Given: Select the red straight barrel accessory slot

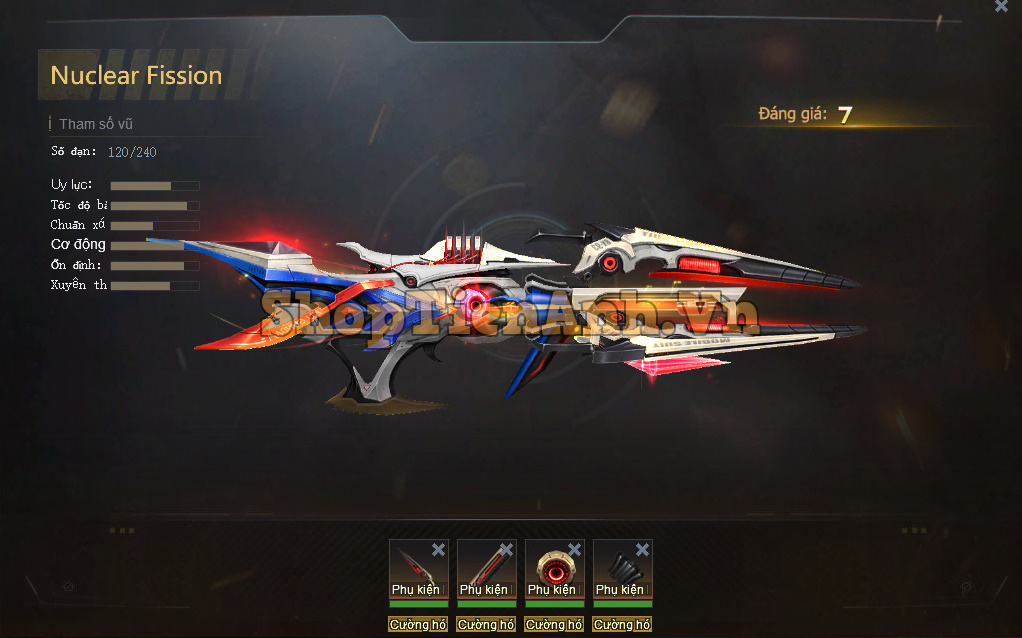Looking at the screenshot, I should (482, 566).
